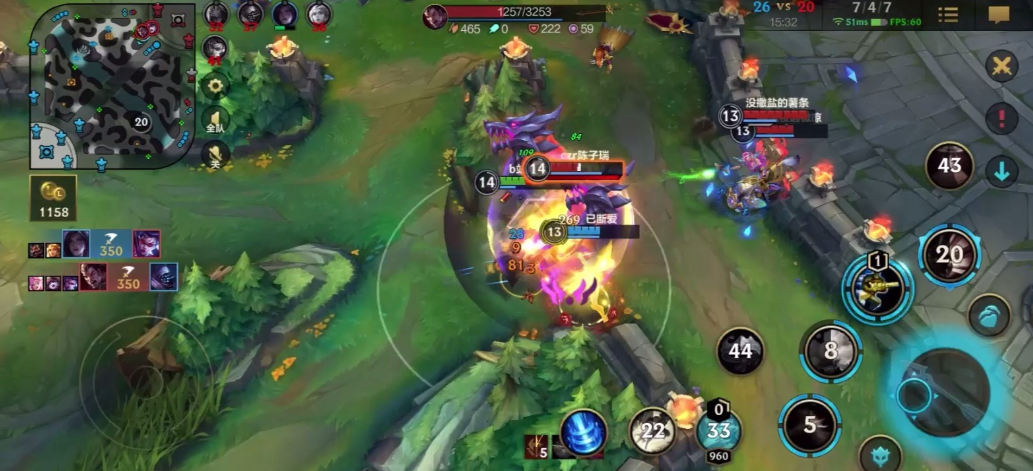Use the summoner spell on 22 cooldown
The image size is (1033, 471).
653,431
